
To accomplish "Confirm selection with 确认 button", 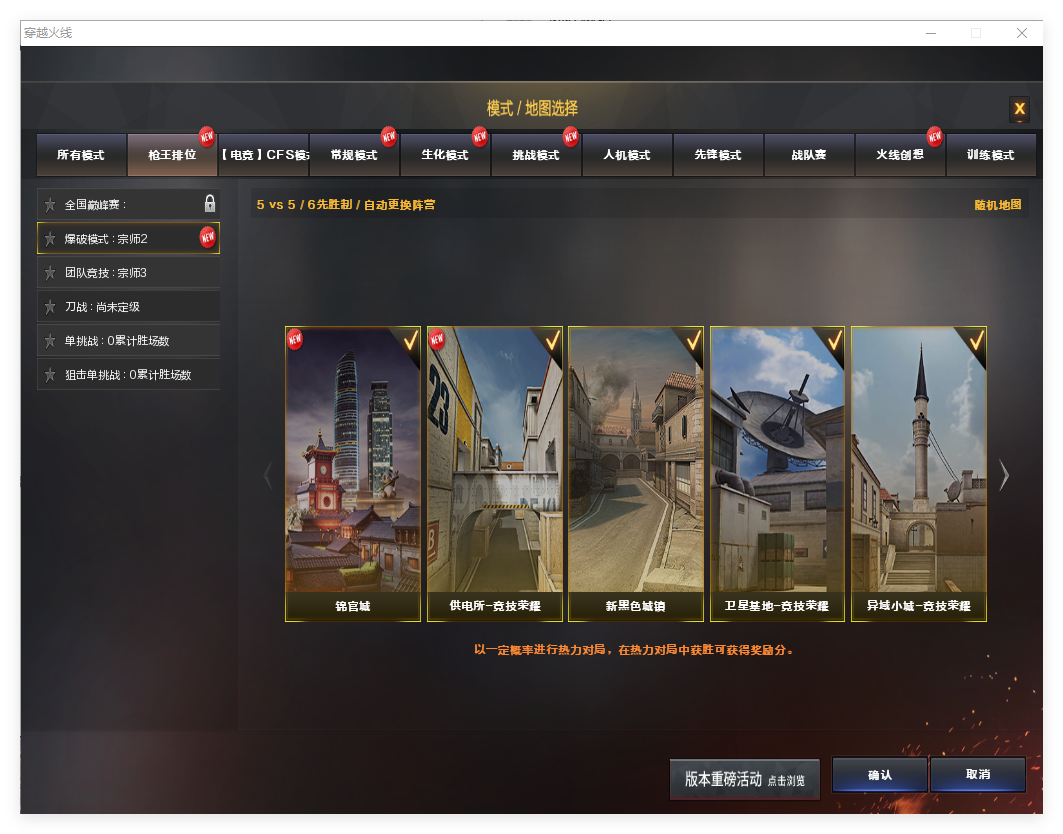I will (x=879, y=775).
